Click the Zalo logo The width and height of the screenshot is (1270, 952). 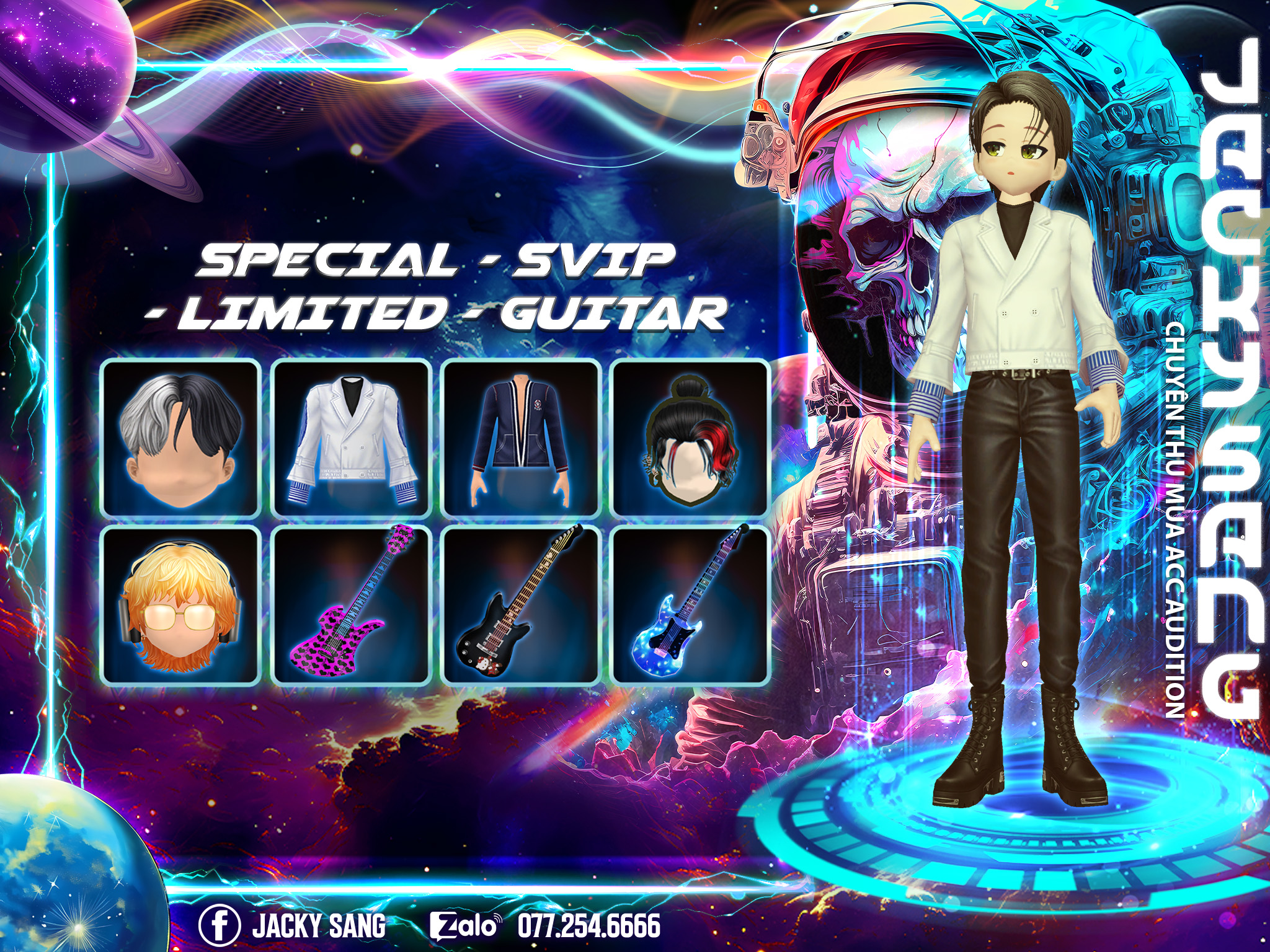click(x=464, y=926)
